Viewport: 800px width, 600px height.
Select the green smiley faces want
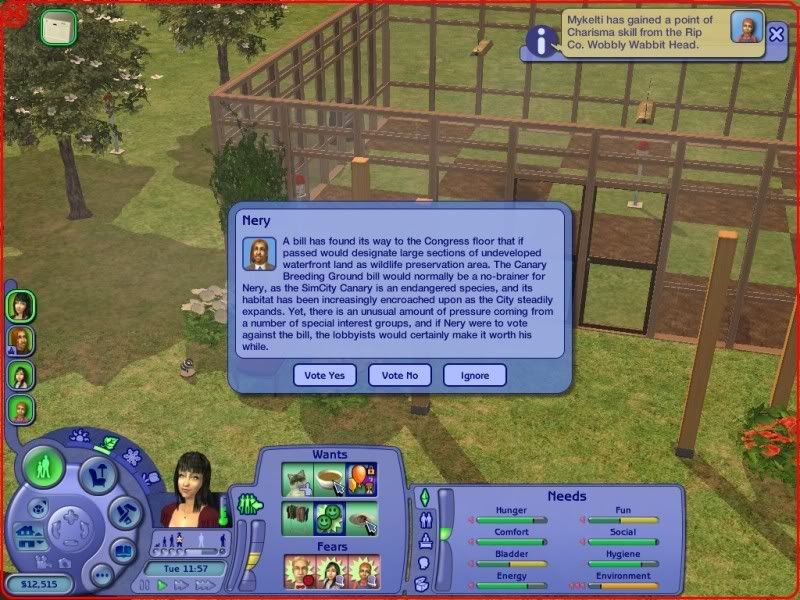[x=327, y=516]
